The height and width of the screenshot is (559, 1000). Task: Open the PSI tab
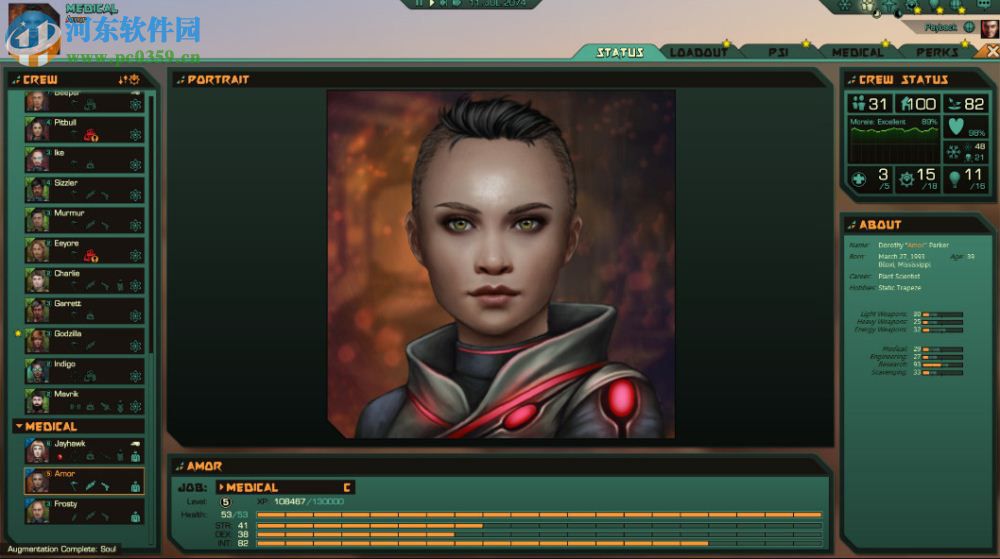[x=778, y=52]
